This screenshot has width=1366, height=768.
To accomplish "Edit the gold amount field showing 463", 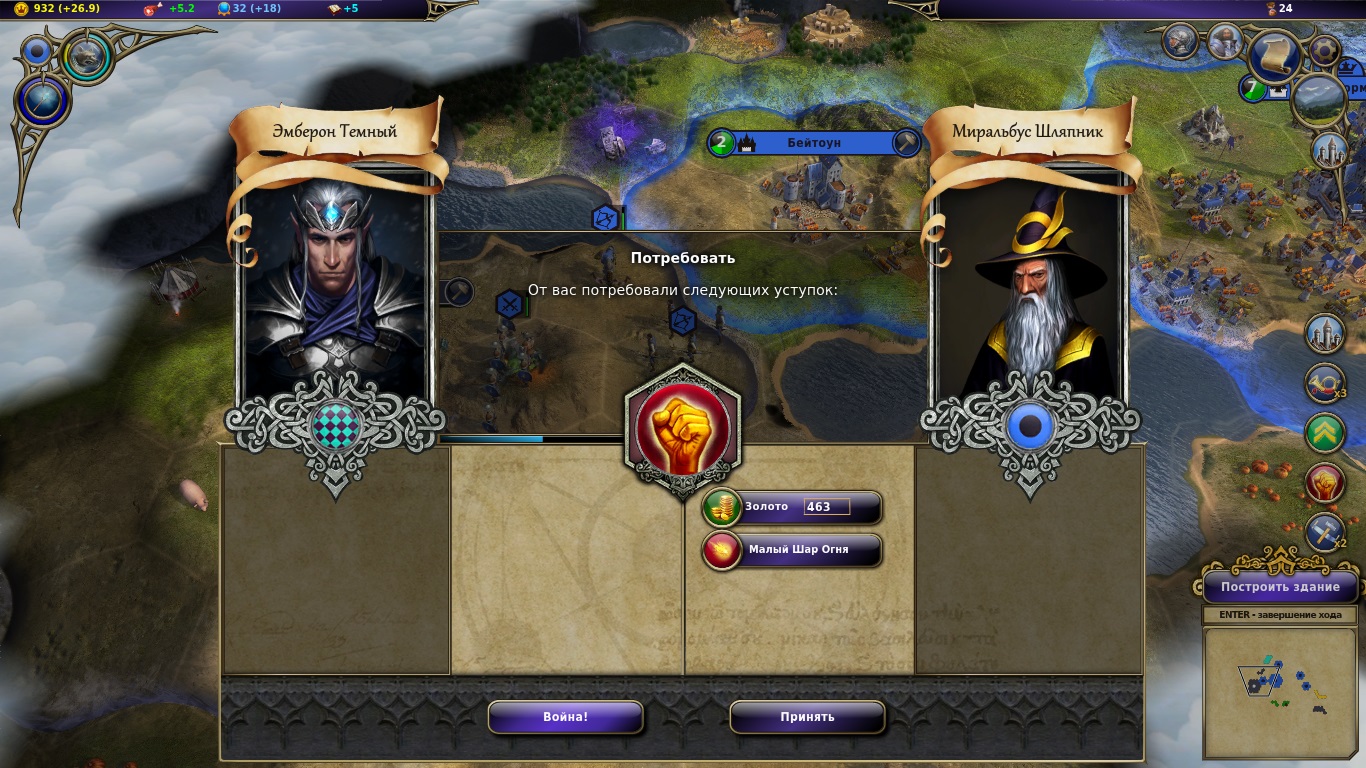I will pyautogui.click(x=826, y=507).
